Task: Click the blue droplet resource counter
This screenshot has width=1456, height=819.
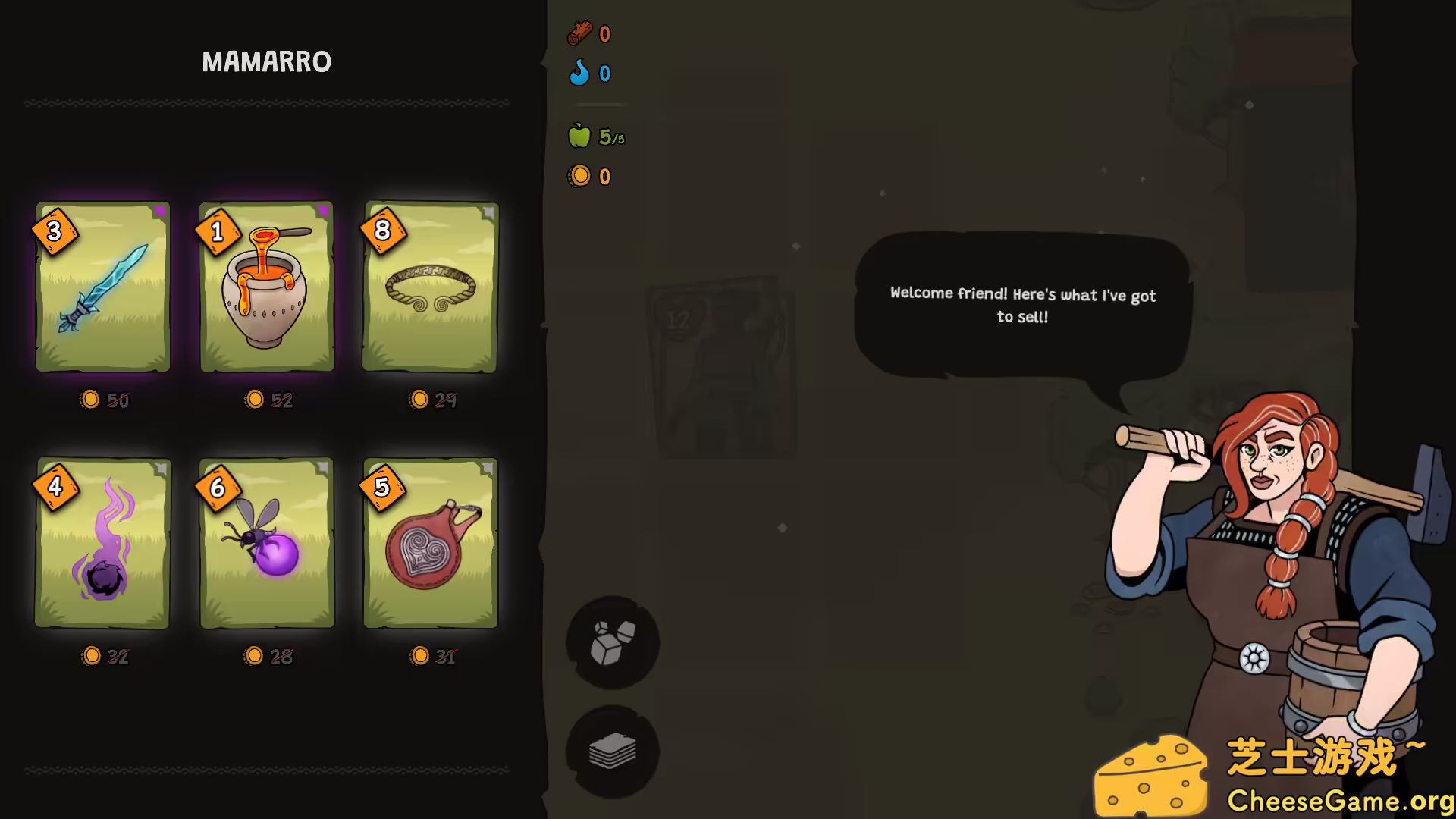Action: (x=589, y=74)
